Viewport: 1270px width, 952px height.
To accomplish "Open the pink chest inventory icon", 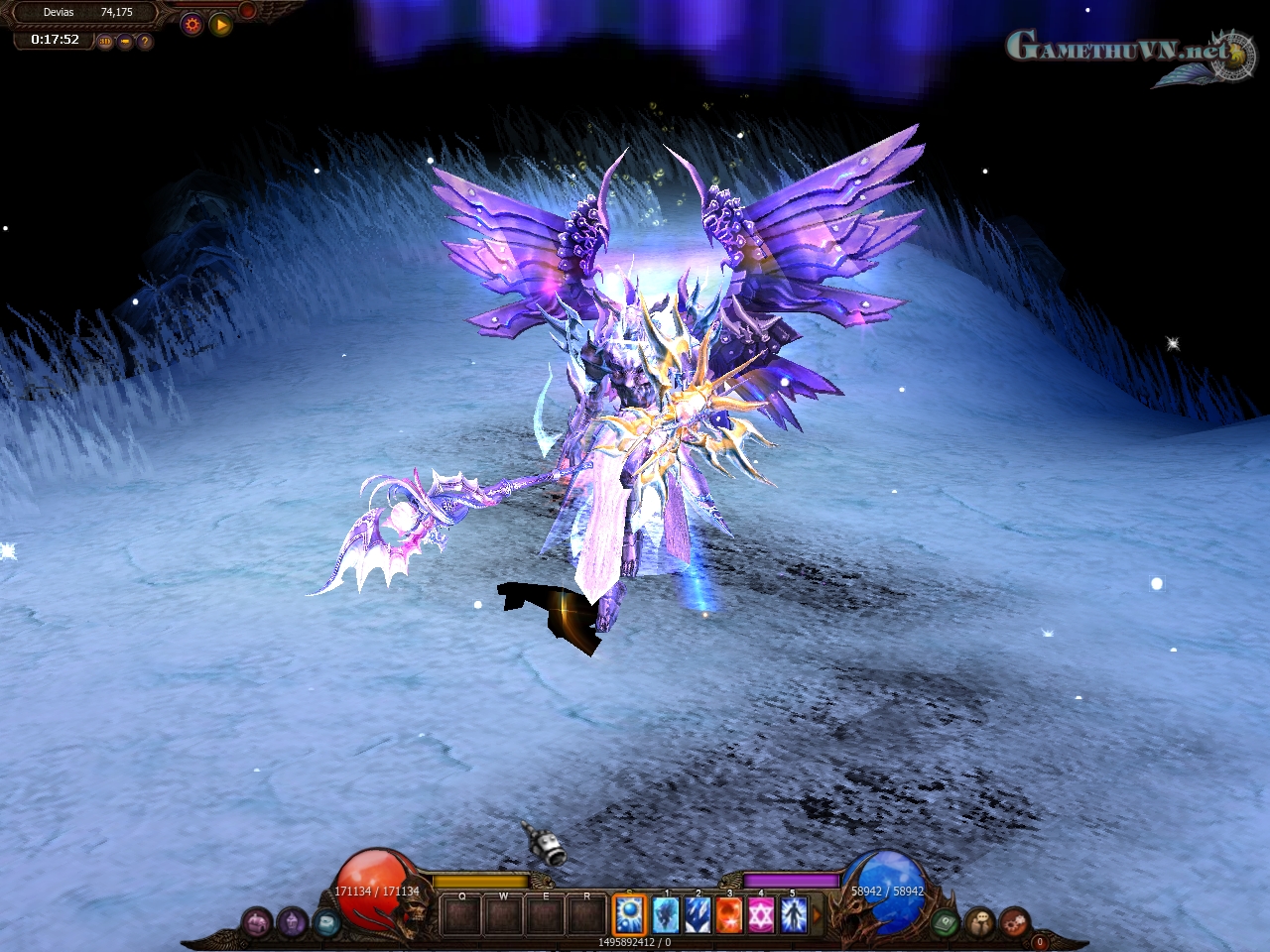I will click(x=257, y=923).
